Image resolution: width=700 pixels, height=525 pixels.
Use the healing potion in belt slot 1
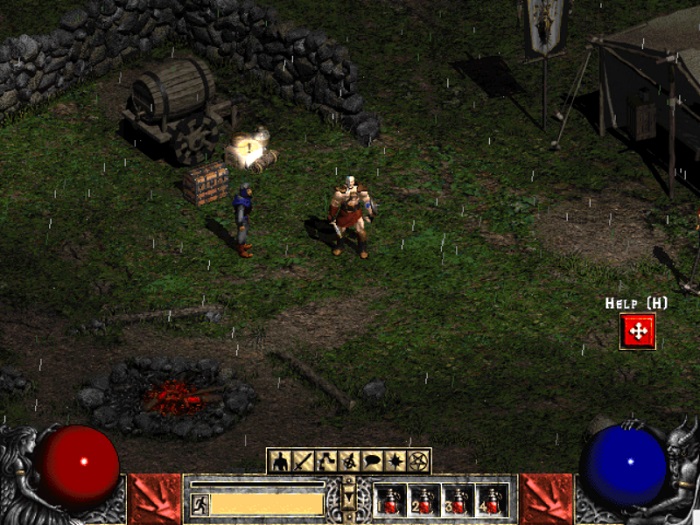[391, 500]
